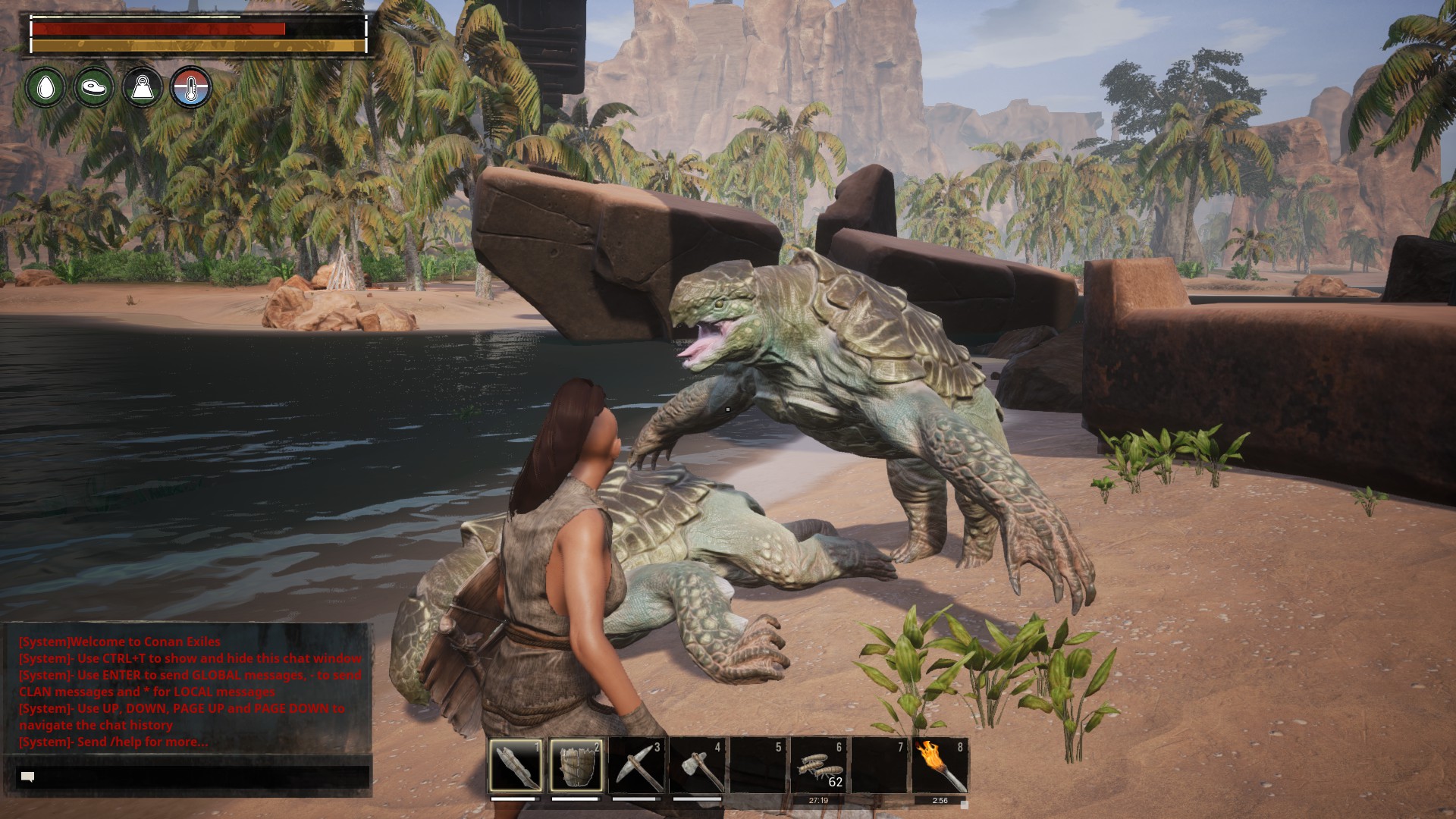Screen dimensions: 1456x819
Task: Equip the burning torch in slot 8
Action: 940,765
